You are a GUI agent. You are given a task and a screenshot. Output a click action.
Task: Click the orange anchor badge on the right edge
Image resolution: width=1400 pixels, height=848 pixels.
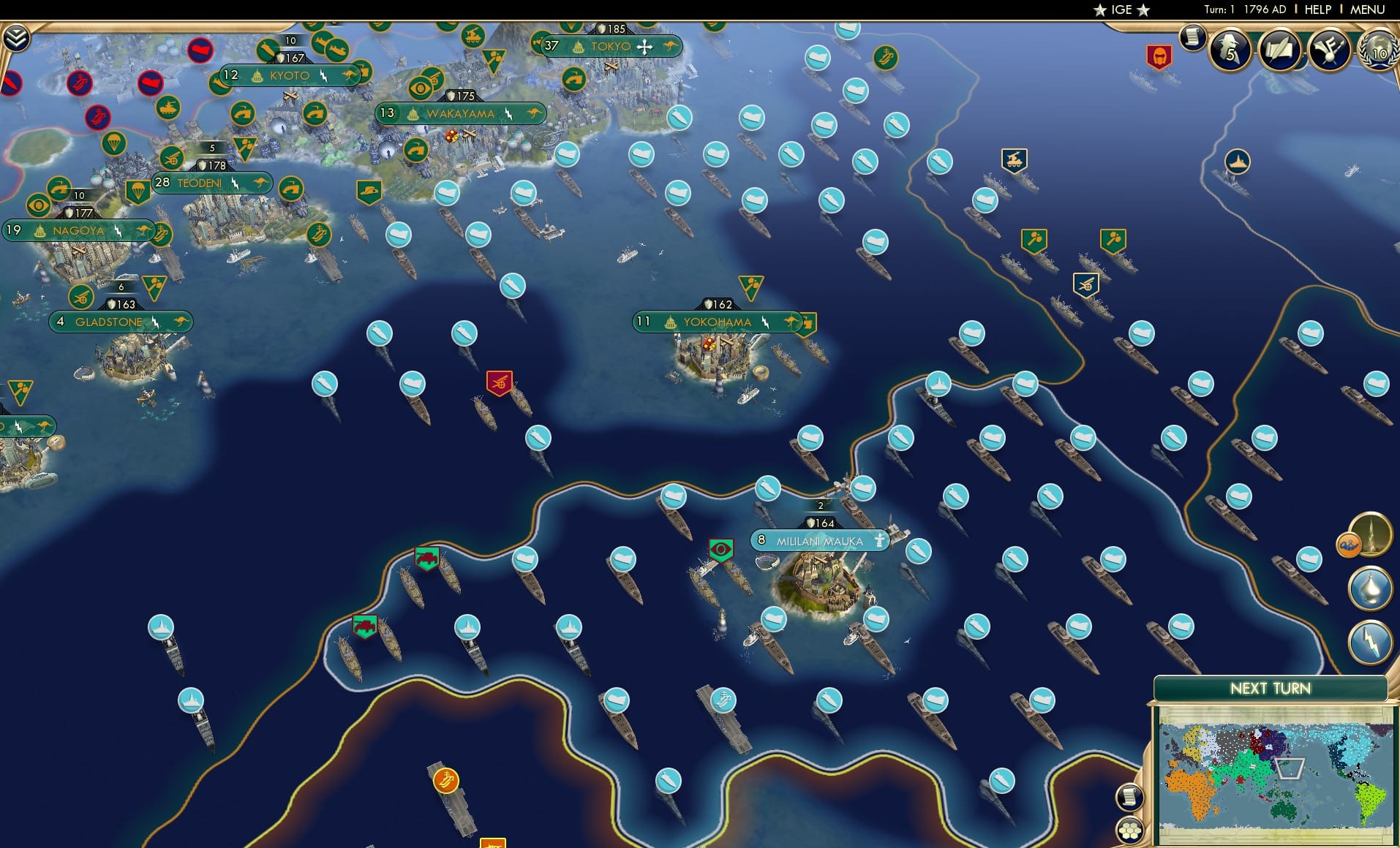1348,545
